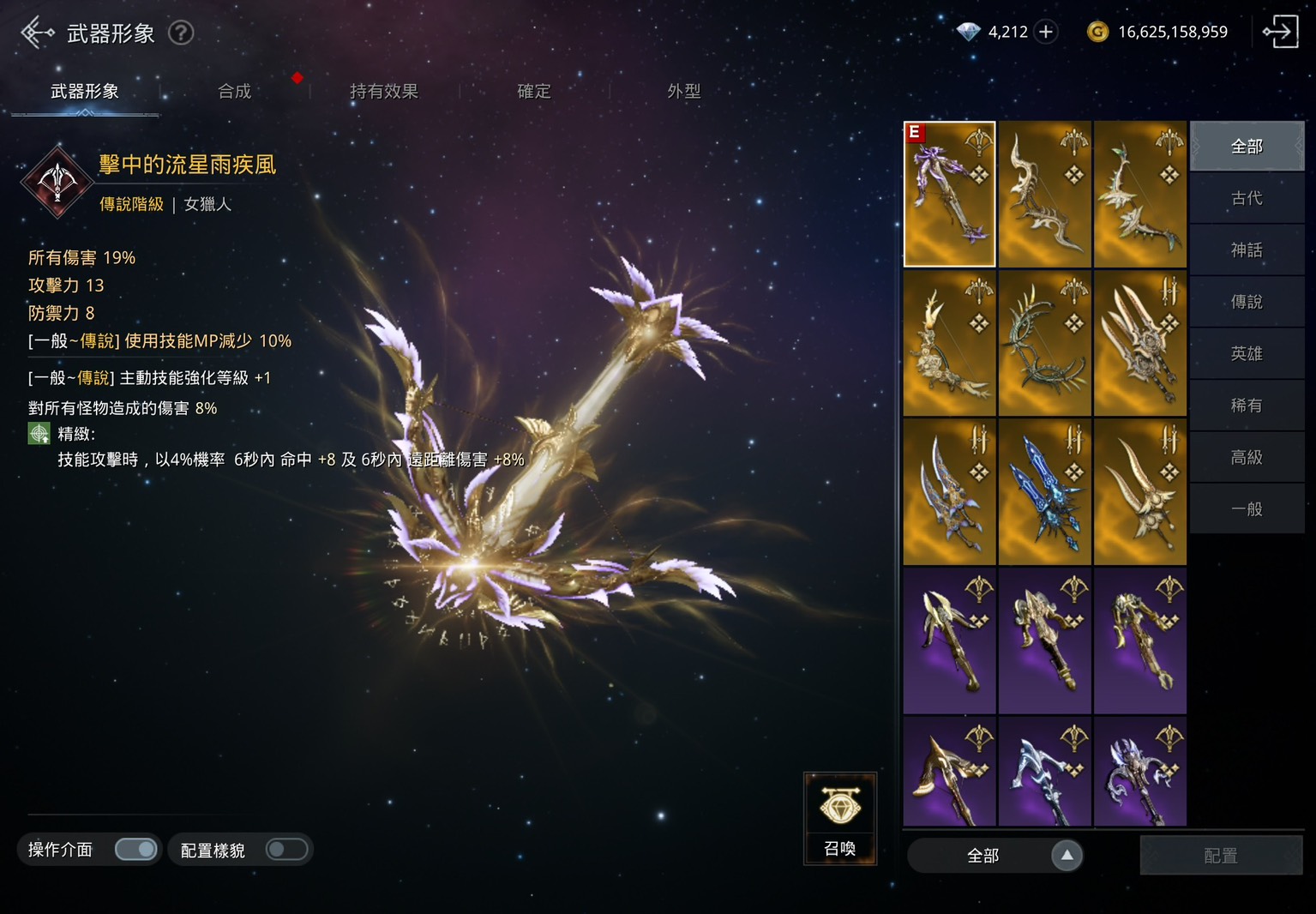This screenshot has height=914, width=1316.
Task: Filter weapons by 神話 grade
Action: click(x=1247, y=250)
